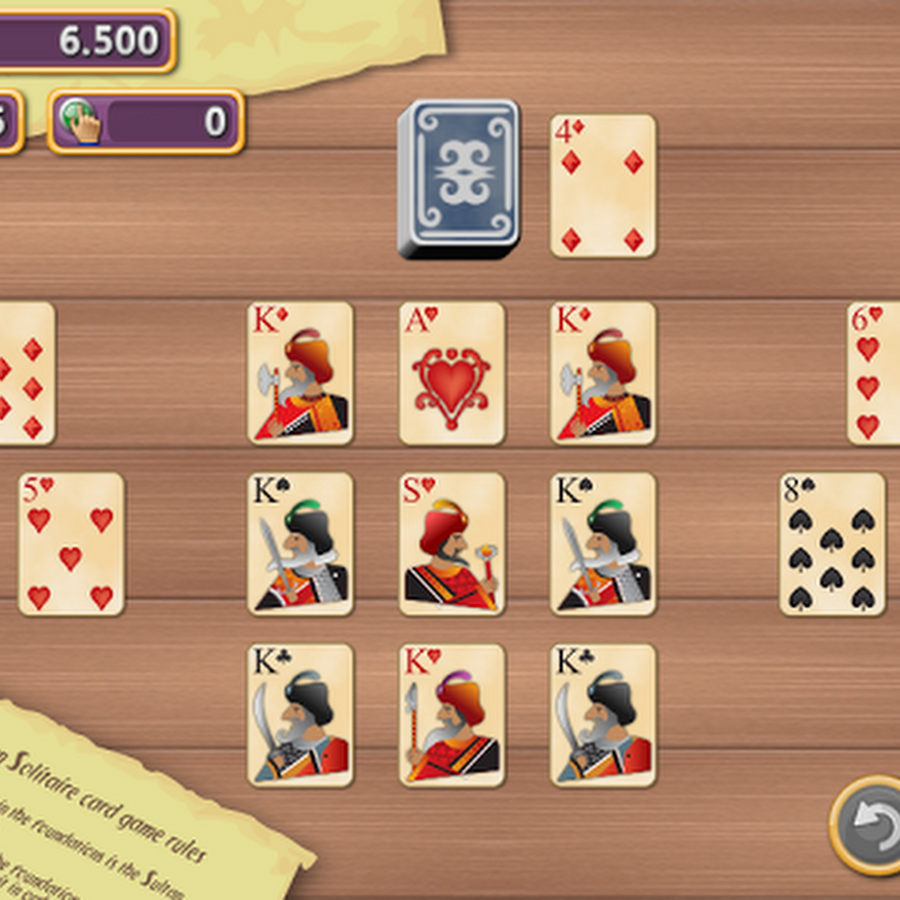
Task: Choose the K of hearts card
Action: pyautogui.click(x=452, y=714)
